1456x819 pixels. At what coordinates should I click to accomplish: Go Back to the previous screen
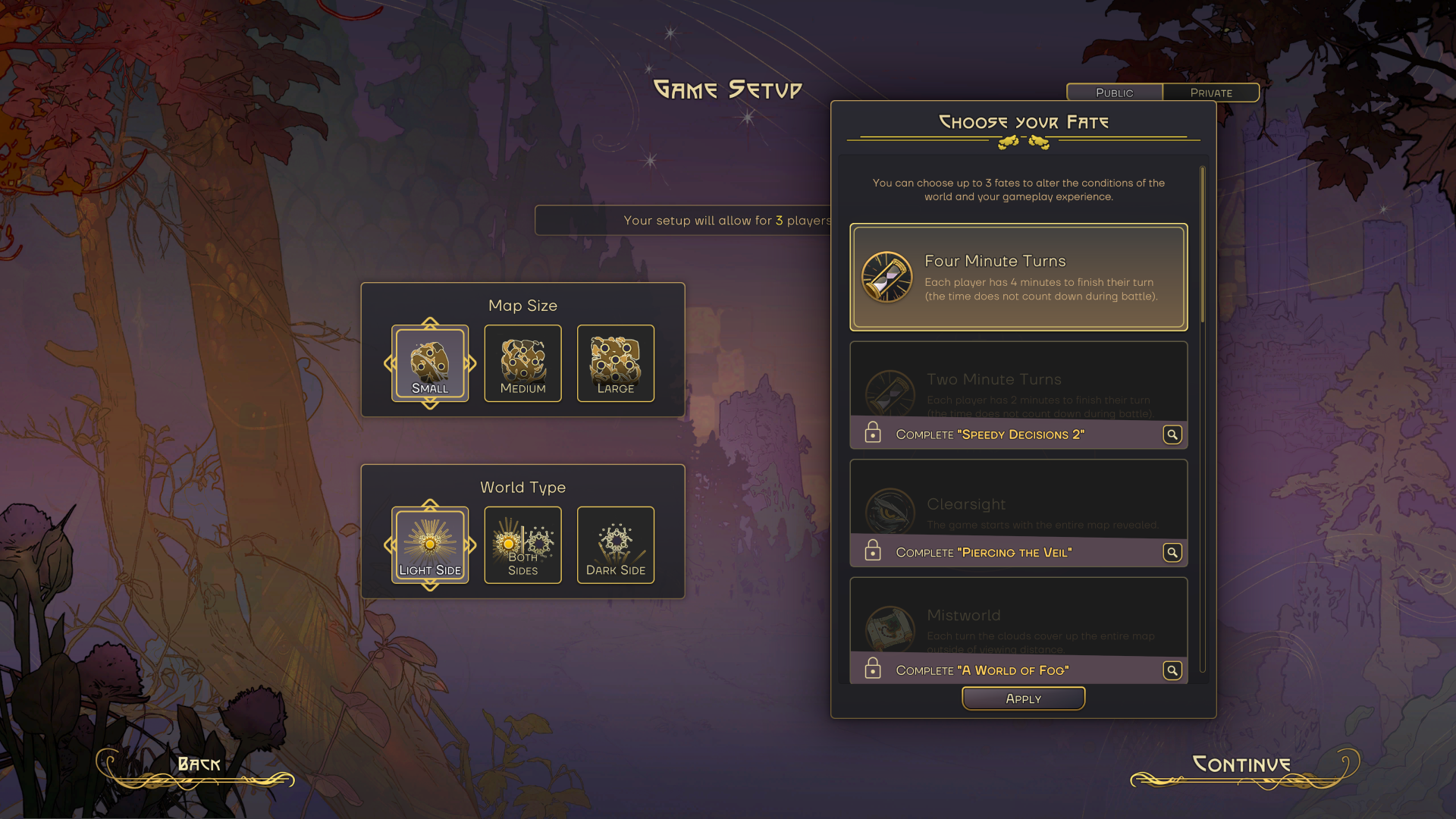[199, 765]
